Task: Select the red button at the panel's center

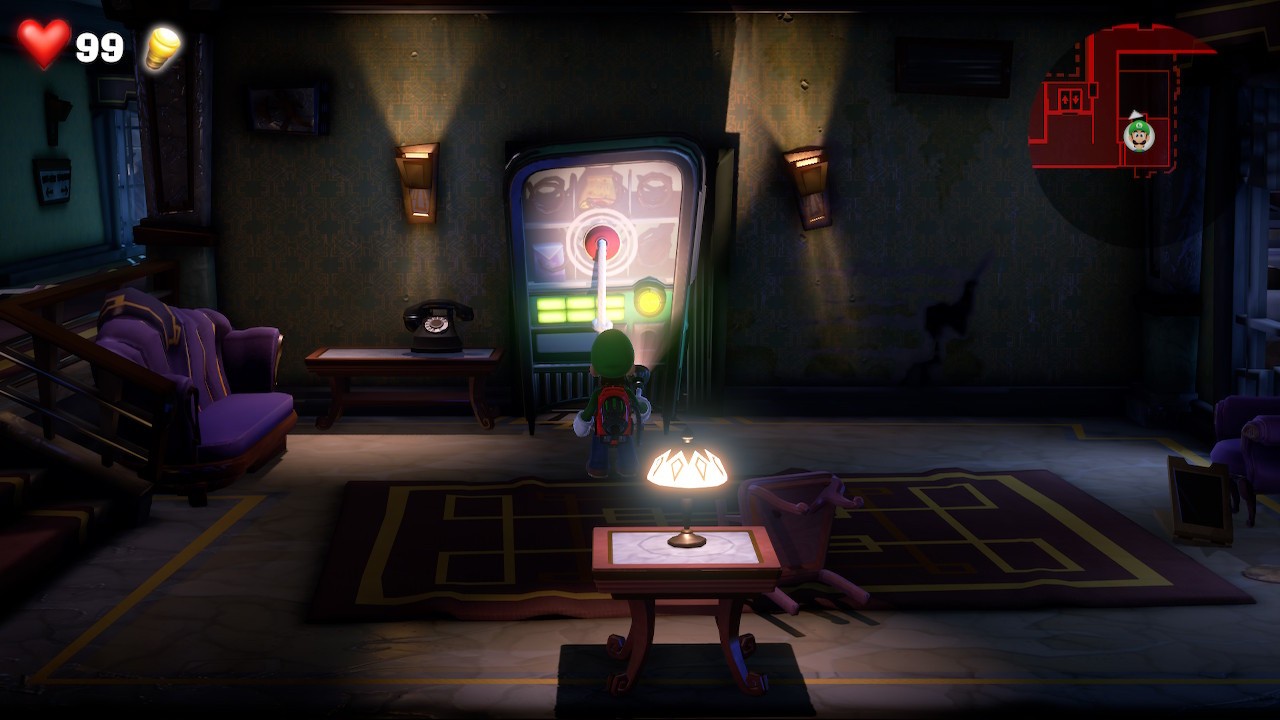Action: click(604, 238)
